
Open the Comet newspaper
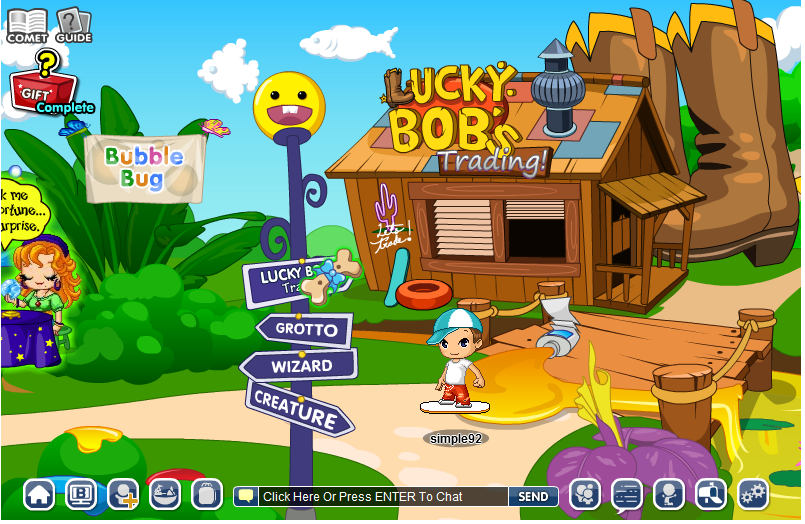tap(27, 24)
